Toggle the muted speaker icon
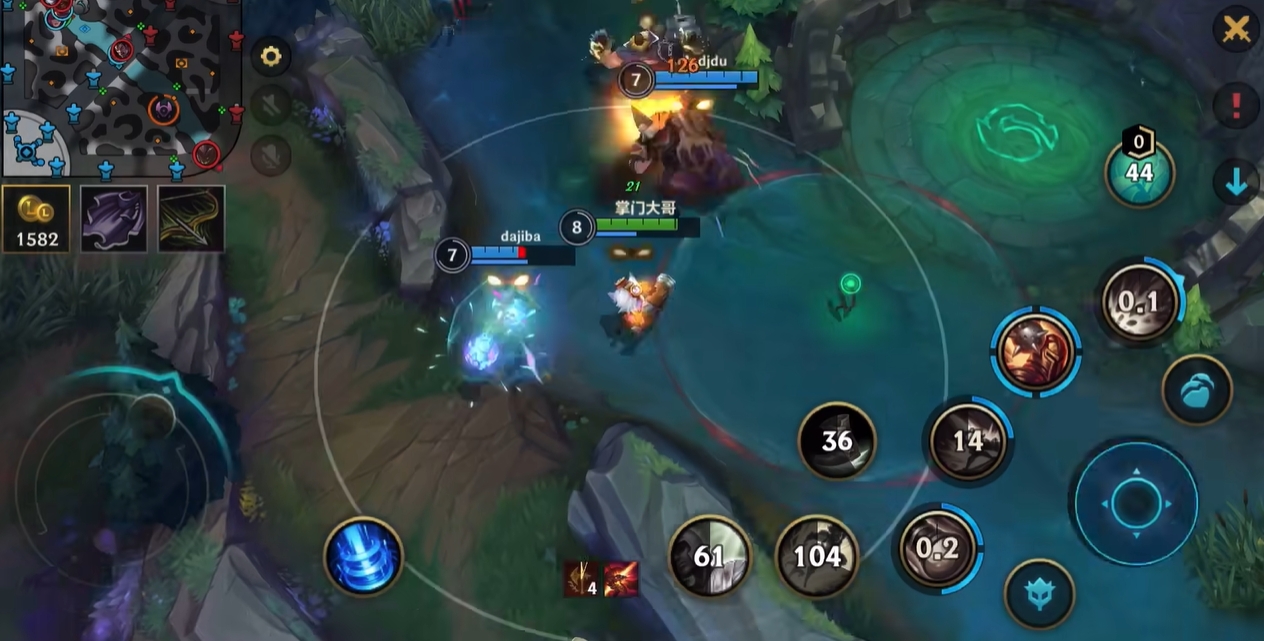The height and width of the screenshot is (641, 1264). pos(270,105)
